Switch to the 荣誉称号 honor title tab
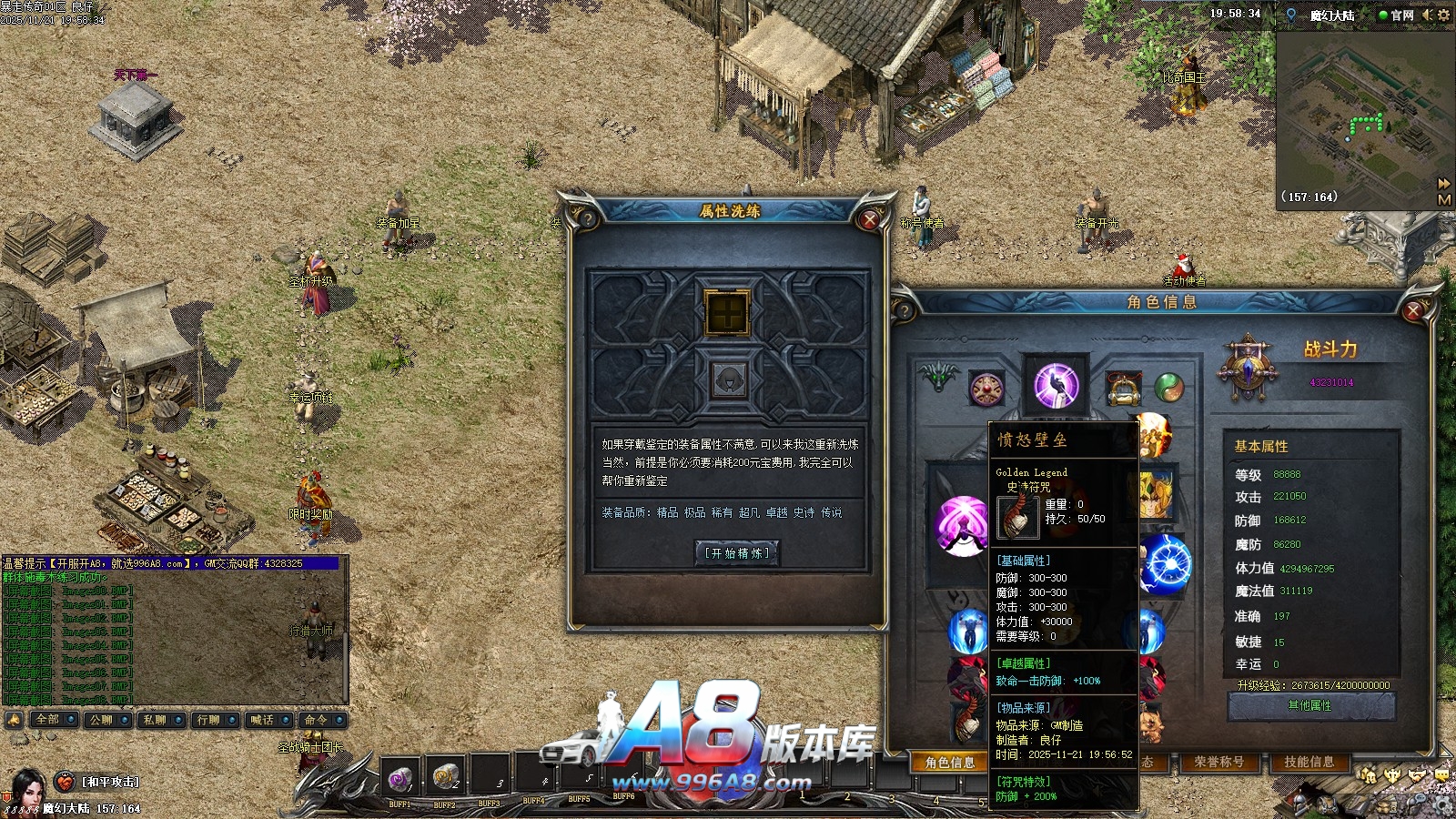 click(x=1218, y=762)
